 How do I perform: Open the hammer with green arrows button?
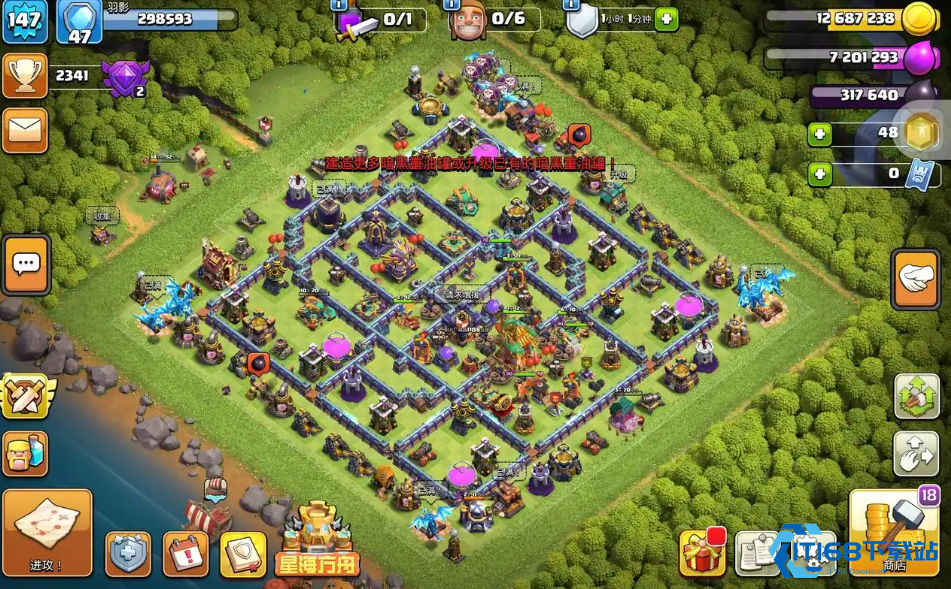915,397
